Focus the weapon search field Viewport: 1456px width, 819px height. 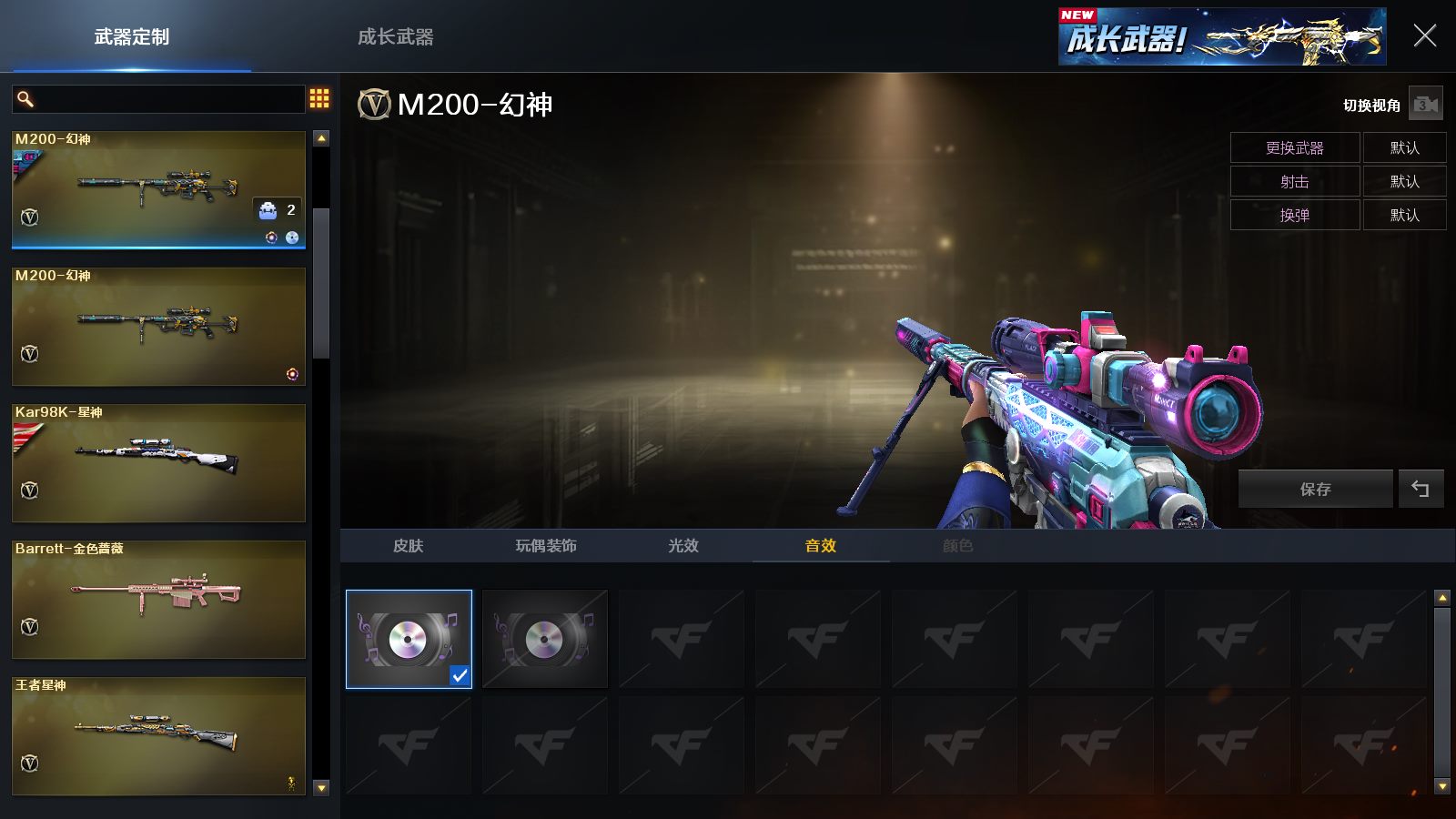click(x=168, y=99)
